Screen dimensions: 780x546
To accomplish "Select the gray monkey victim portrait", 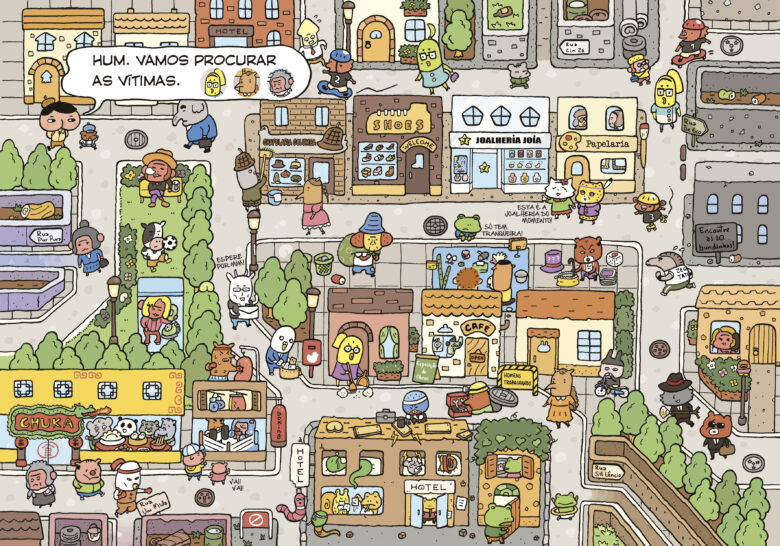I will 279,82.
